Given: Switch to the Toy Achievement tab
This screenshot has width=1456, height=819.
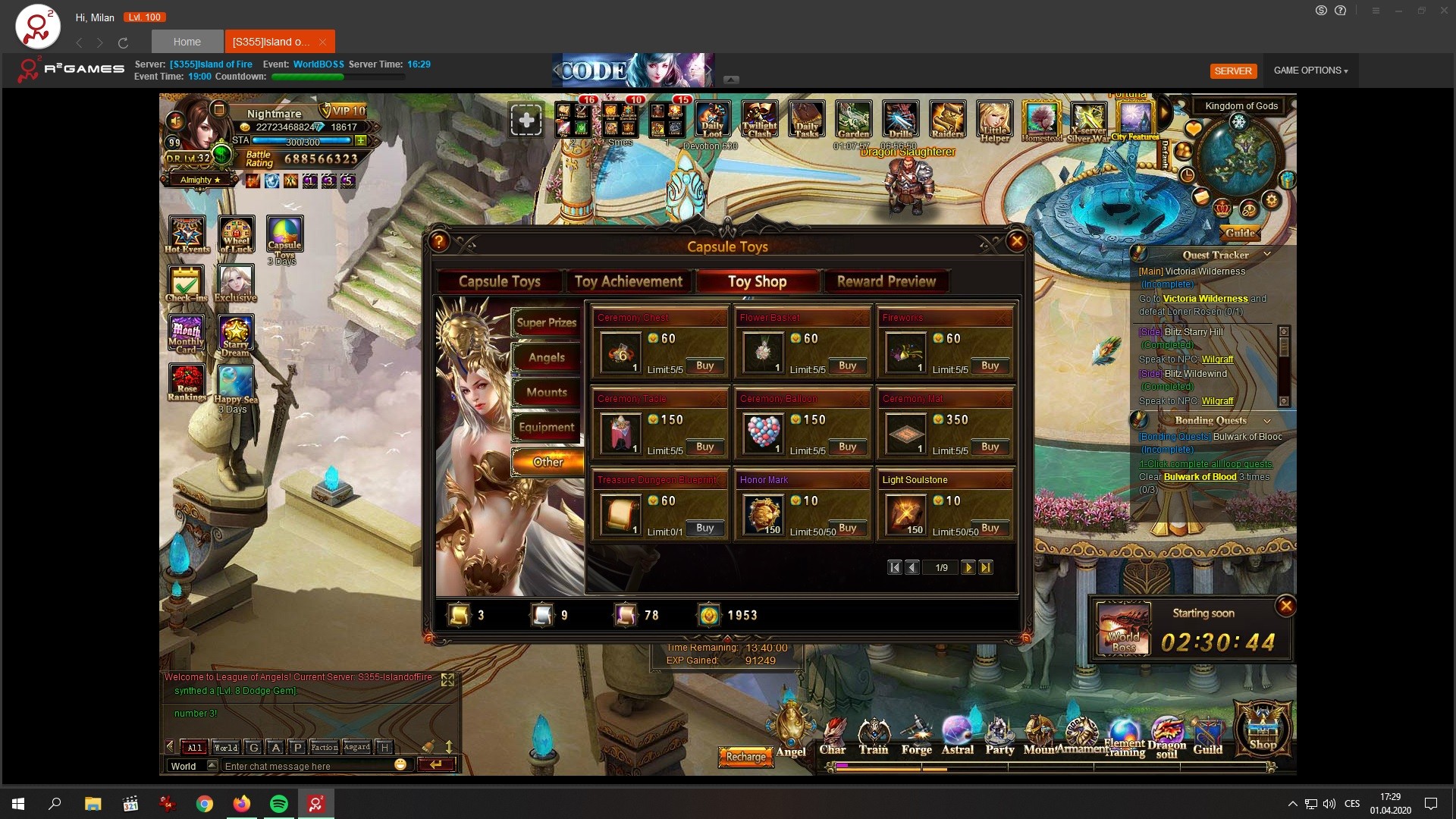Looking at the screenshot, I should pyautogui.click(x=629, y=281).
